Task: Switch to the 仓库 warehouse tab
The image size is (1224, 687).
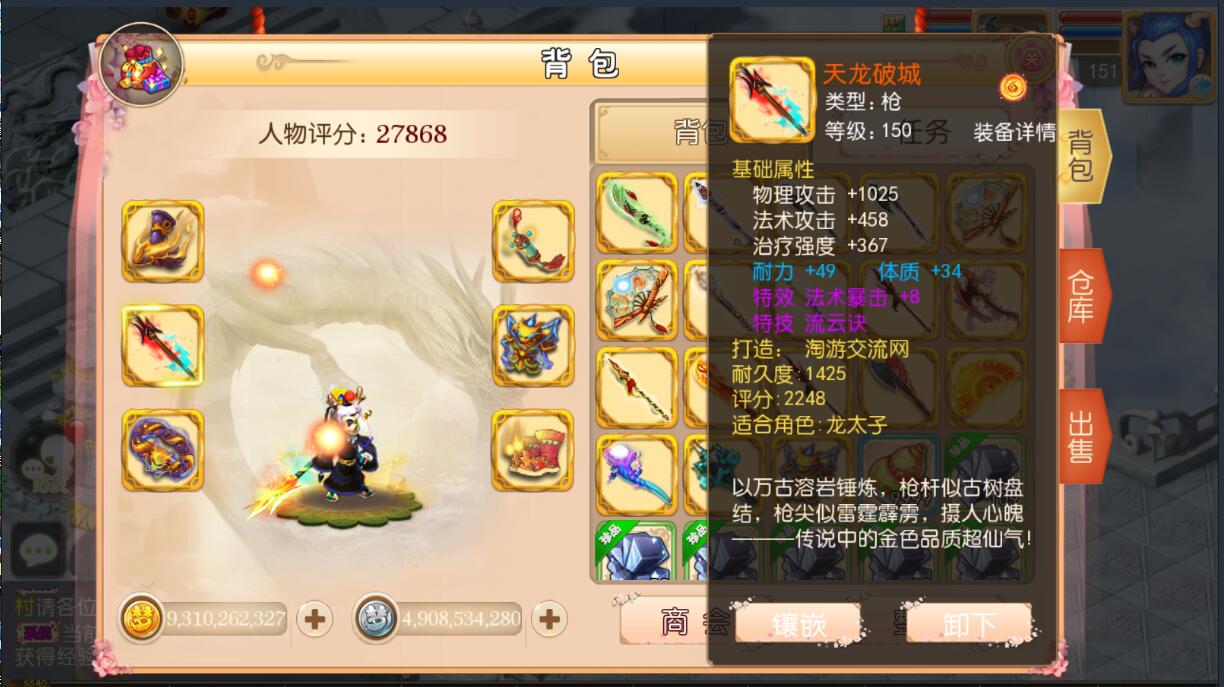Action: pos(1082,295)
